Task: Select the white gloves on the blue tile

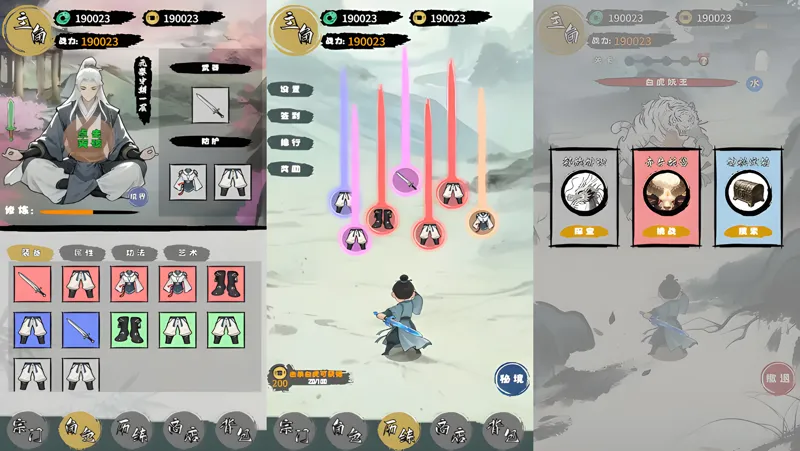Action: click(x=32, y=330)
